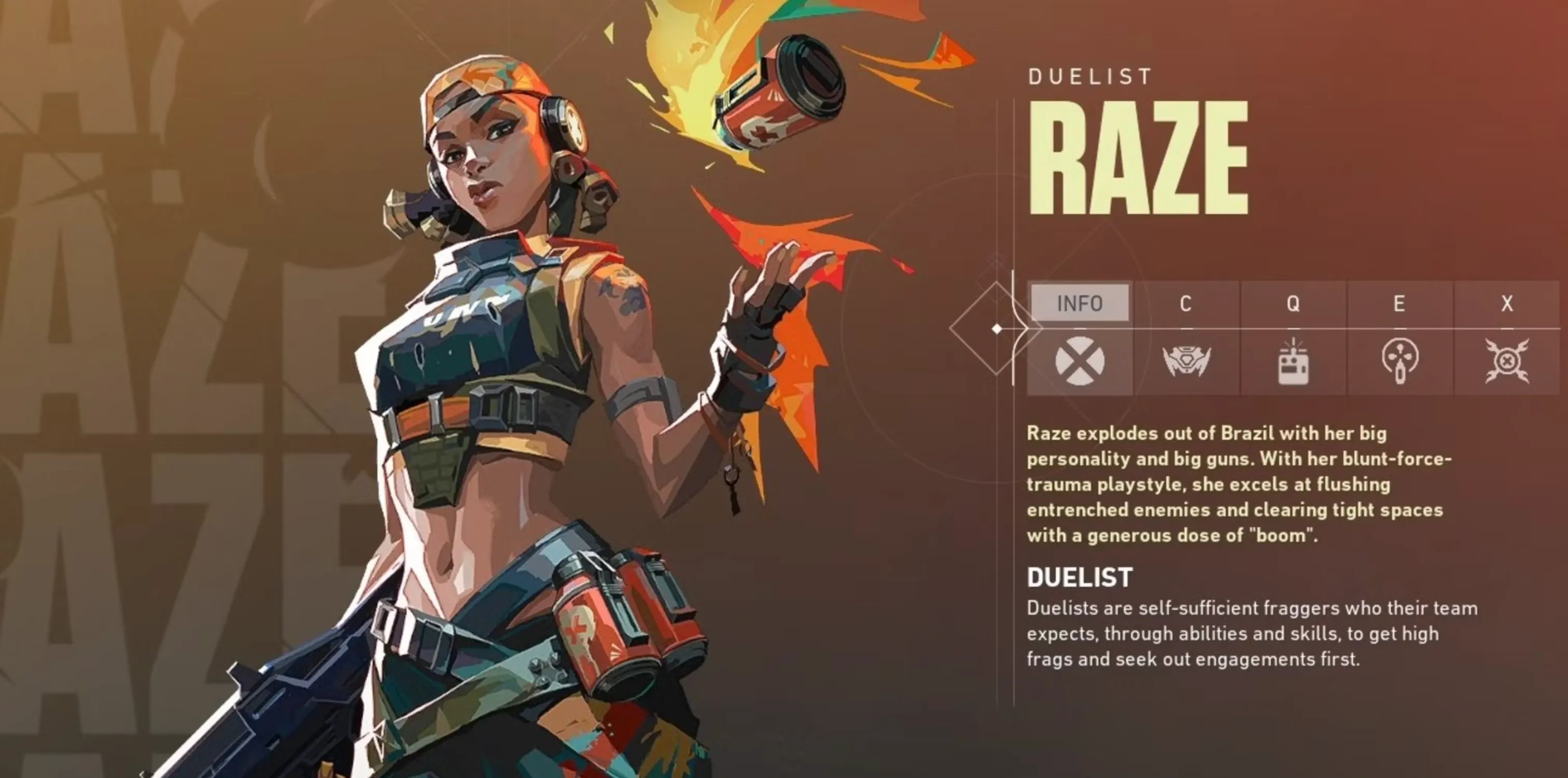Open the Showstopper ultimate icon
1568x778 pixels.
pos(1506,361)
